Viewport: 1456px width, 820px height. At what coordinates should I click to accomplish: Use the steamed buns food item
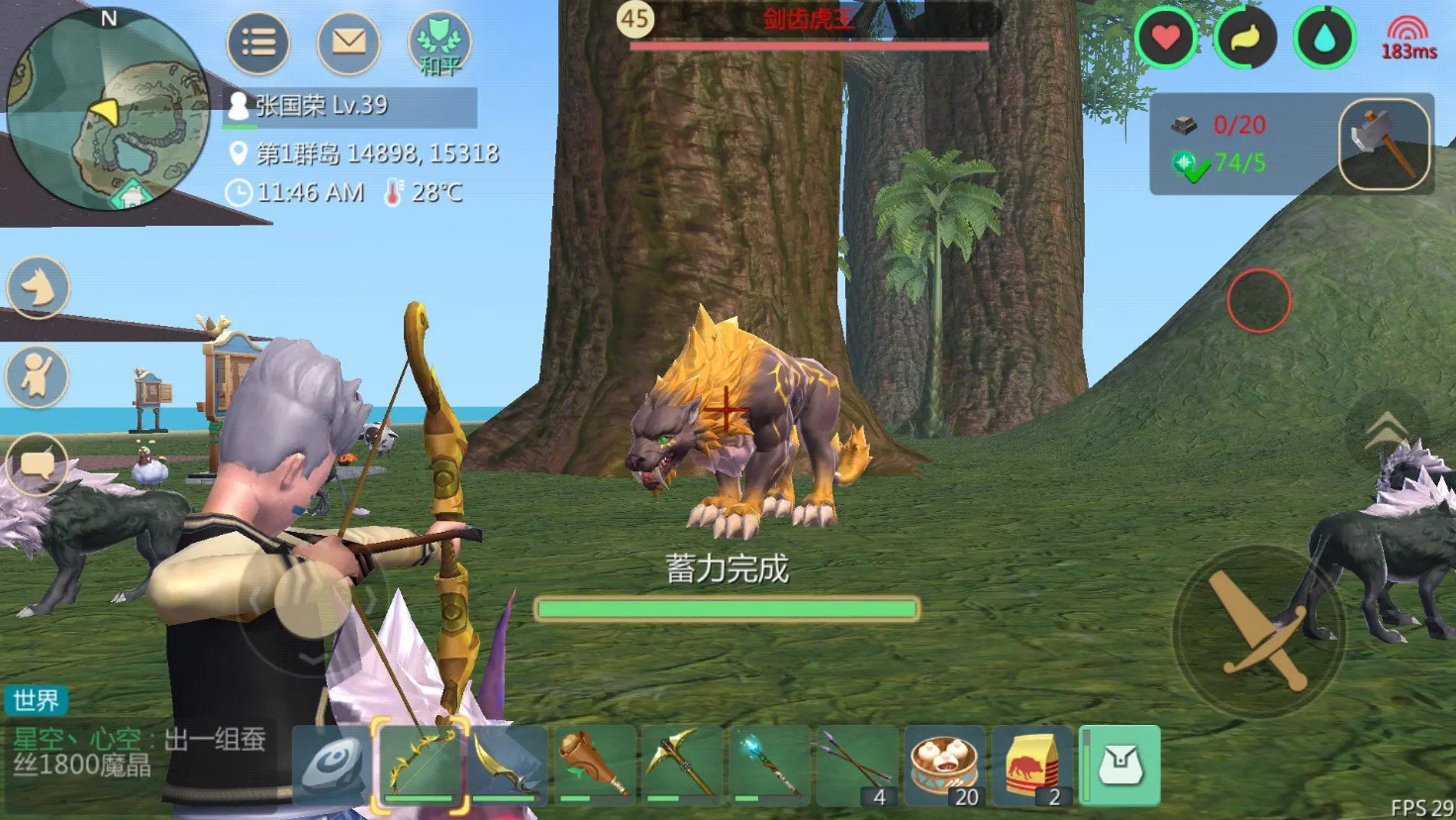pos(944,765)
